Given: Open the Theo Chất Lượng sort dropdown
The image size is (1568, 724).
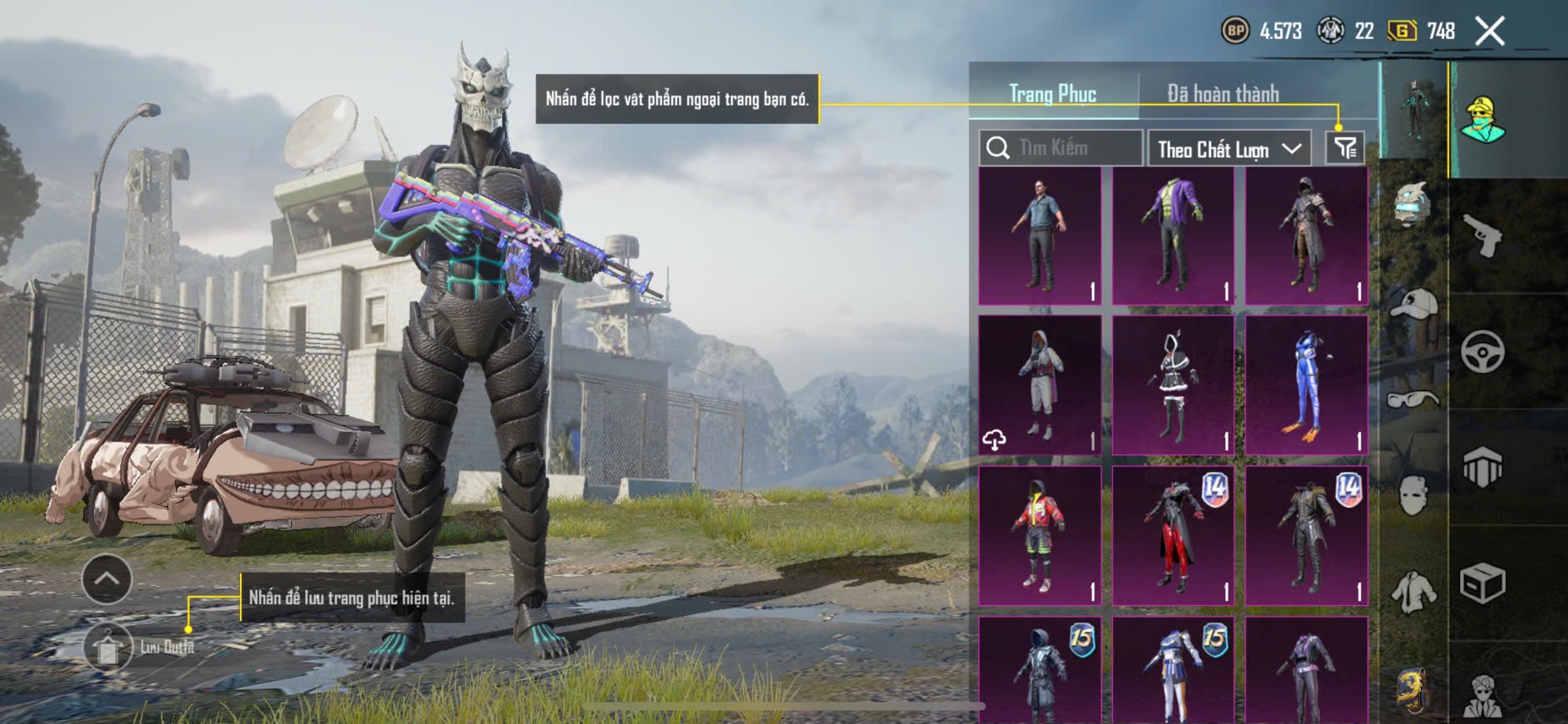Looking at the screenshot, I should [1229, 149].
